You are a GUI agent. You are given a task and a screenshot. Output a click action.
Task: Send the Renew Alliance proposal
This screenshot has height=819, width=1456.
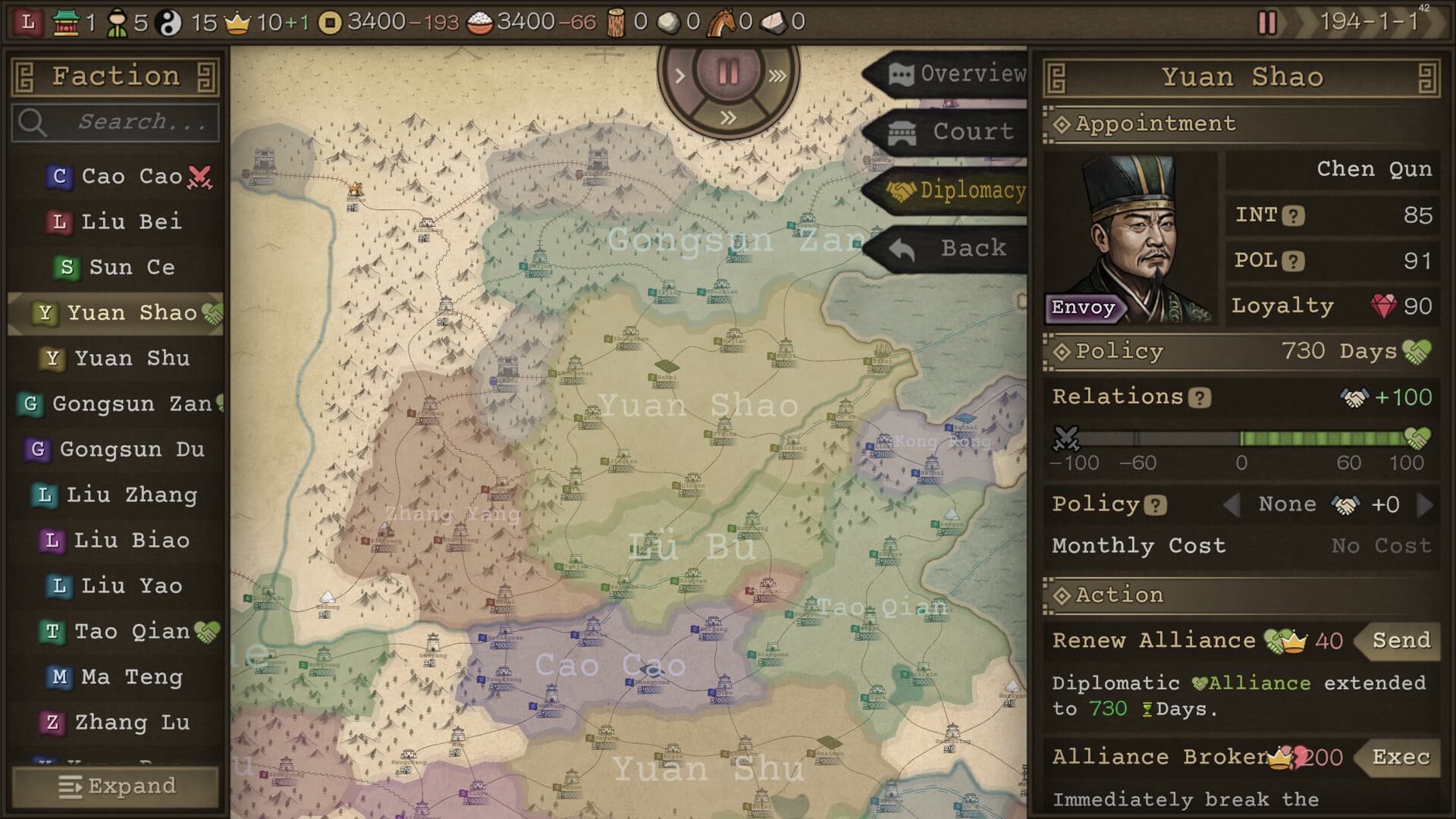(x=1401, y=641)
